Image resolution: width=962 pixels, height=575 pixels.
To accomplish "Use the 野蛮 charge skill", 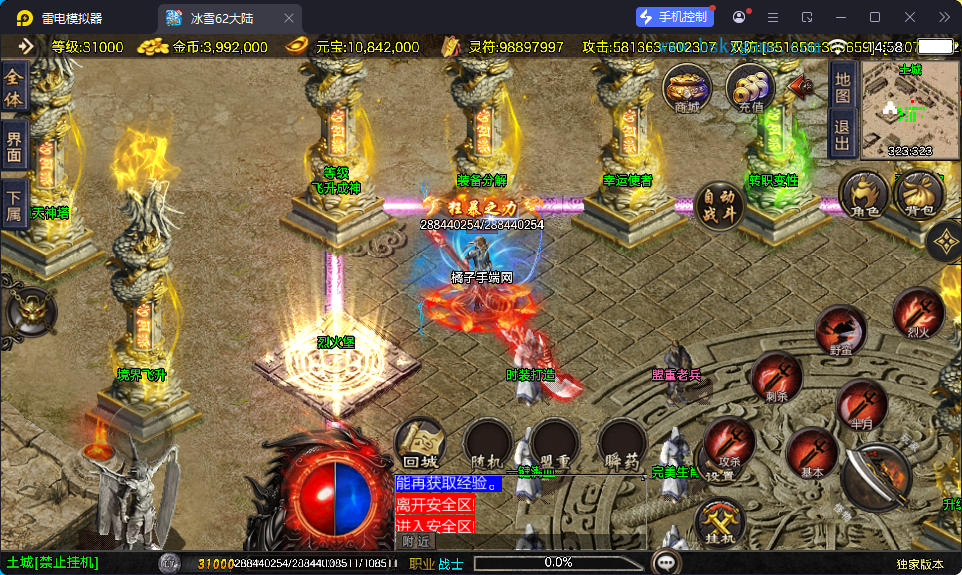I will pos(840,332).
